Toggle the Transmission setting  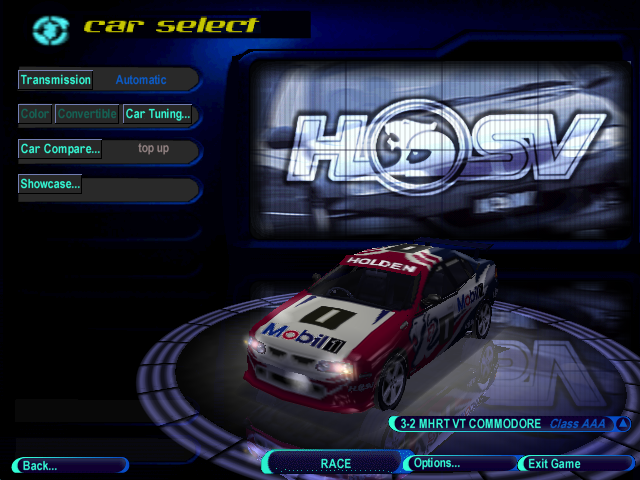click(56, 80)
